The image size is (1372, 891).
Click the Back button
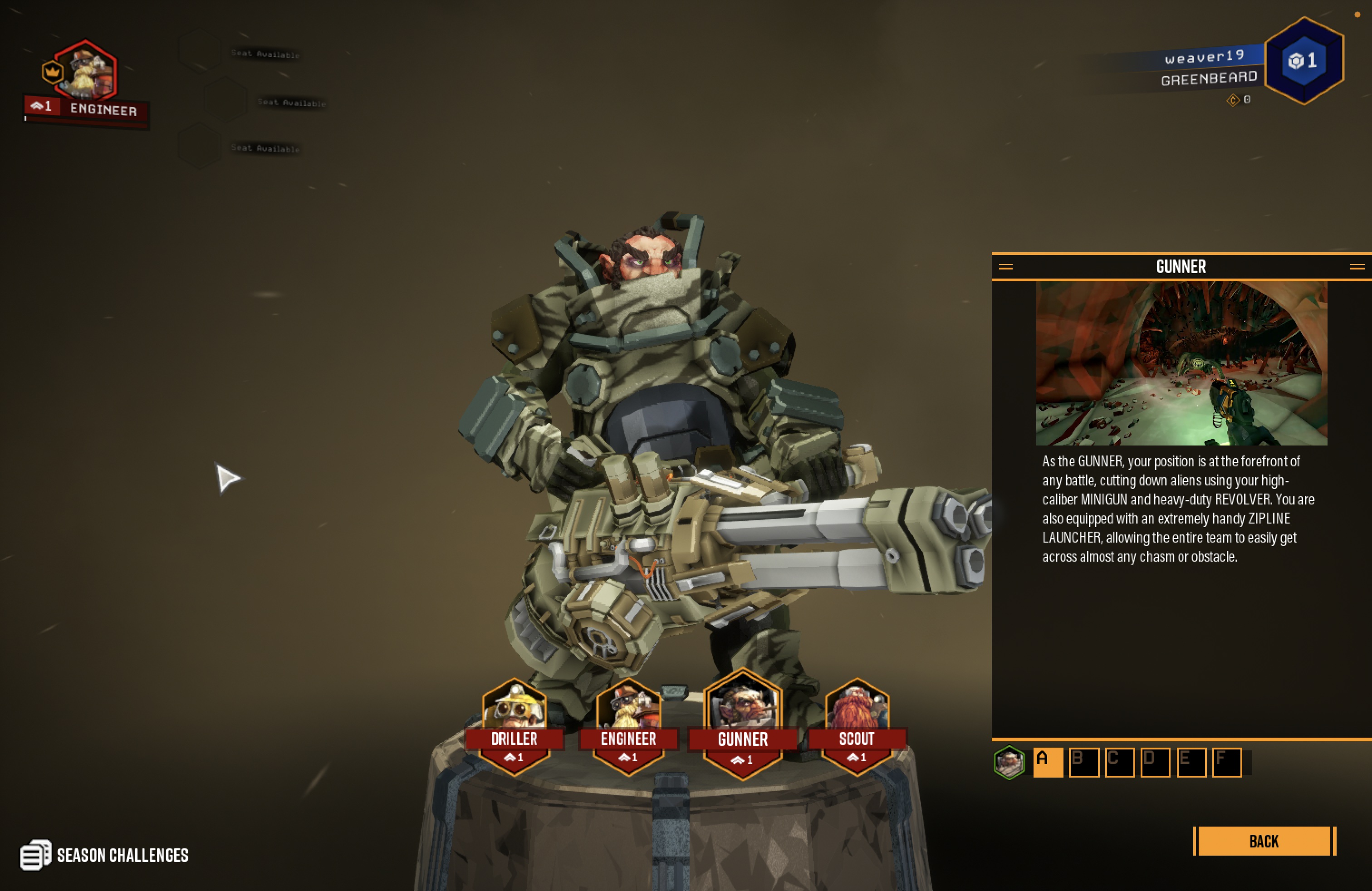(1264, 841)
